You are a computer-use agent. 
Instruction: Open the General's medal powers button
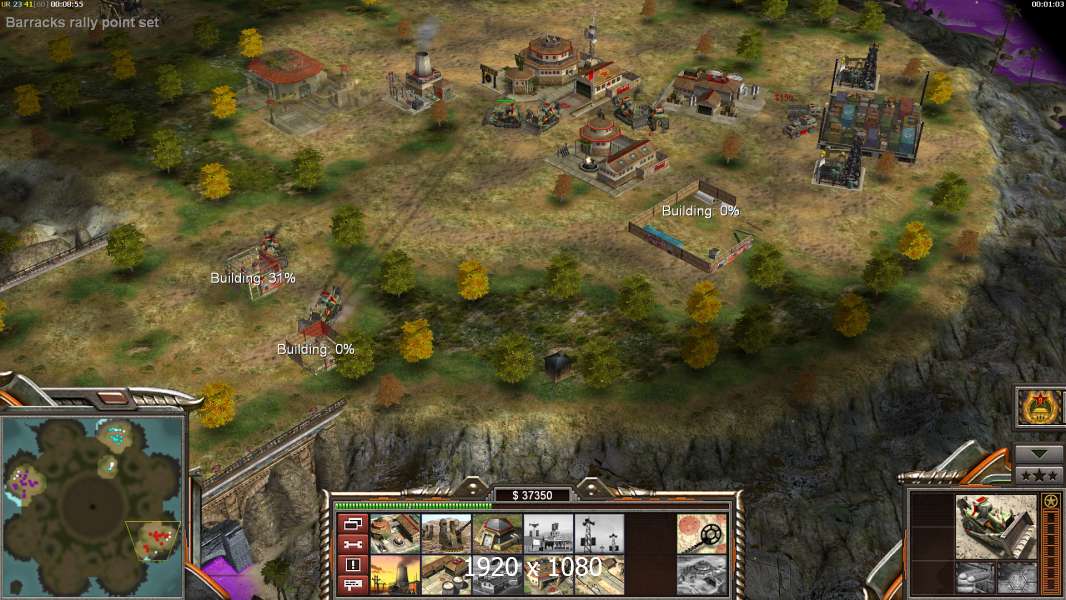1040,408
